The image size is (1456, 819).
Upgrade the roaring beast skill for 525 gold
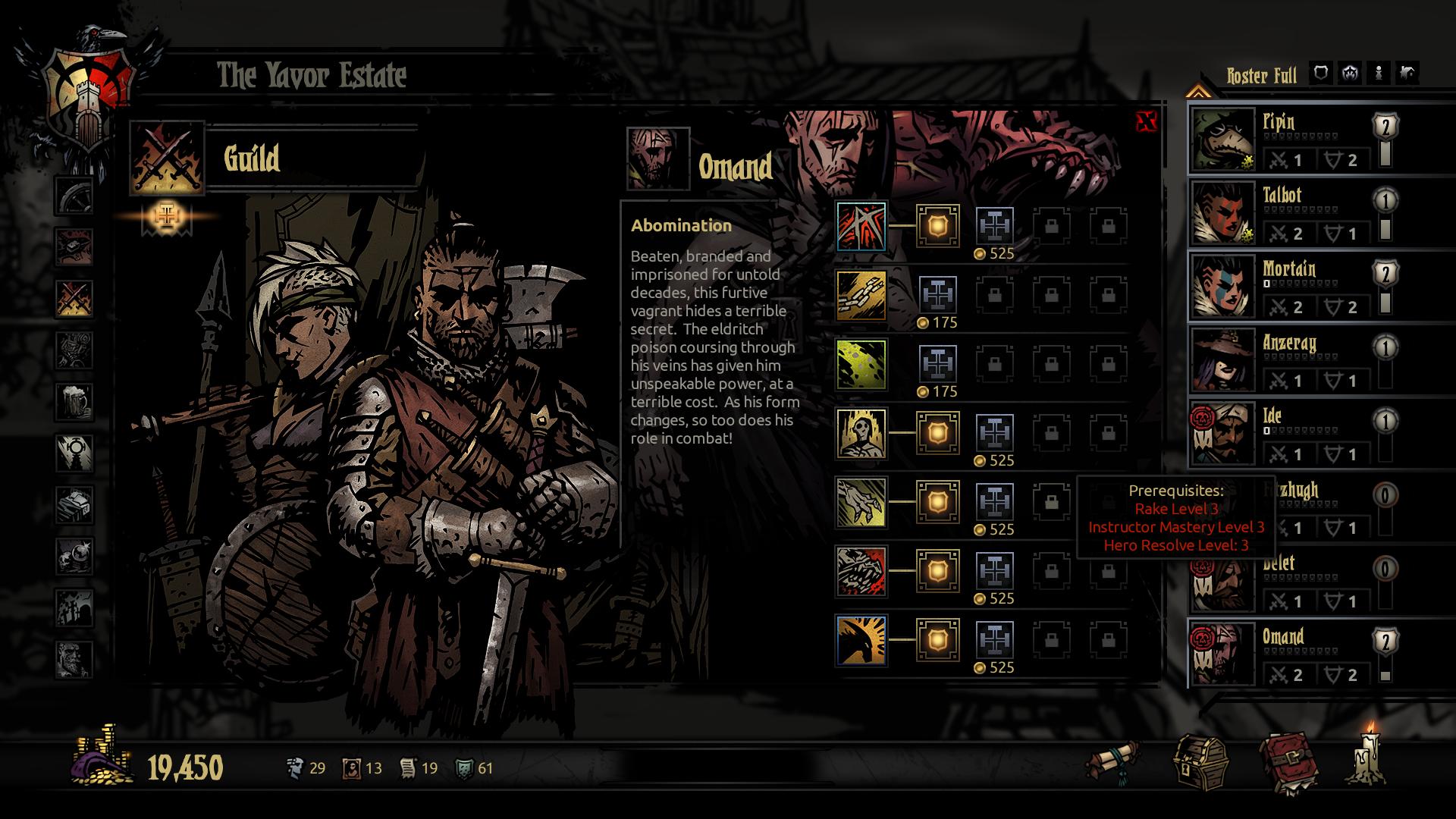[994, 571]
